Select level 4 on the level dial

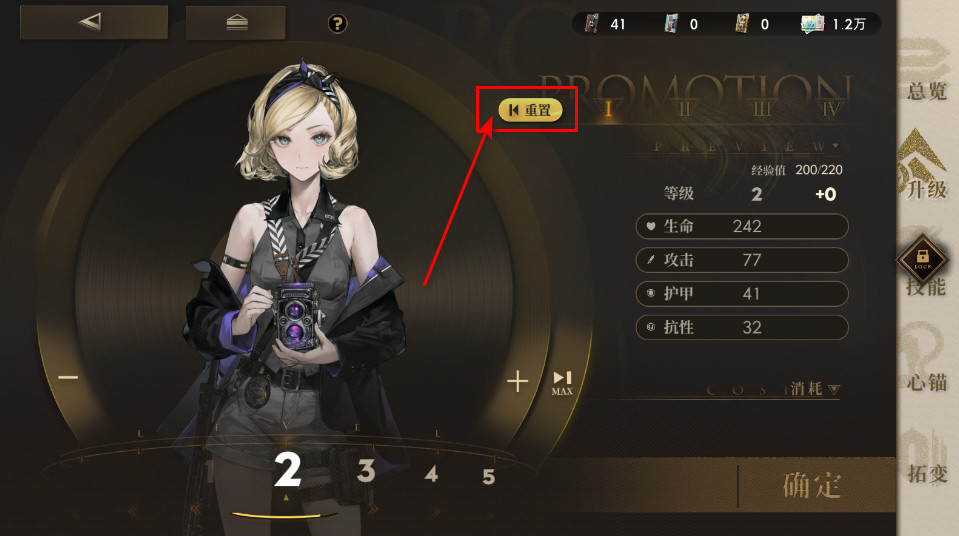coord(430,474)
